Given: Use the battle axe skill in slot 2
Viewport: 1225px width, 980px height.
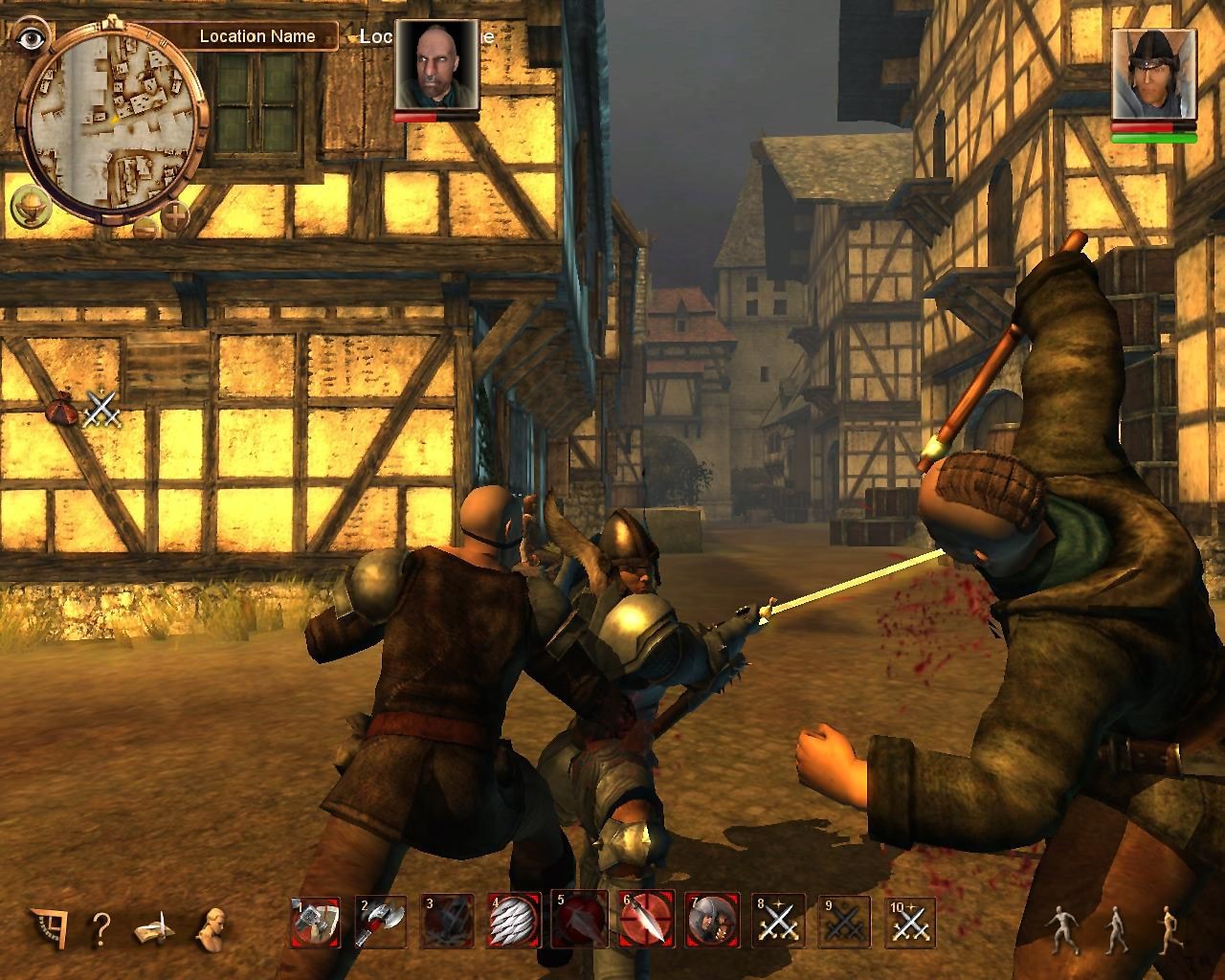Looking at the screenshot, I should (382, 922).
